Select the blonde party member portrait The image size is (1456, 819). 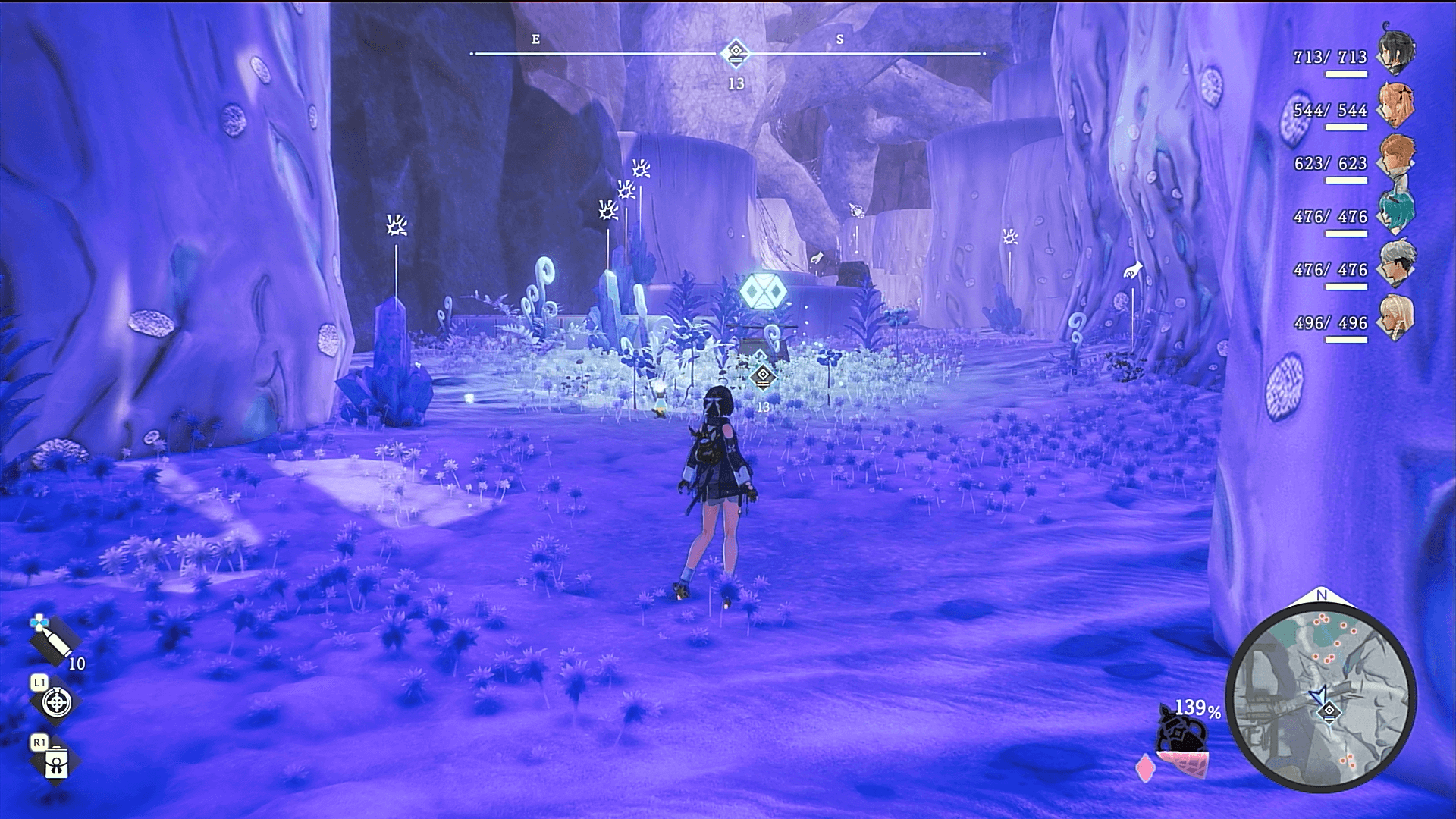pos(1396,318)
